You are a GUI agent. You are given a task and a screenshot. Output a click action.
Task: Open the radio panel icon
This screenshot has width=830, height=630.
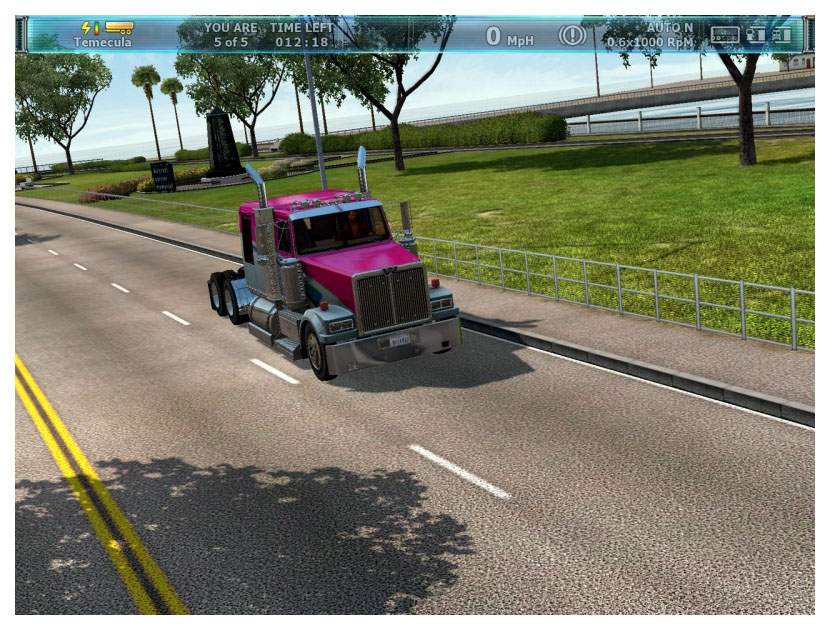724,34
